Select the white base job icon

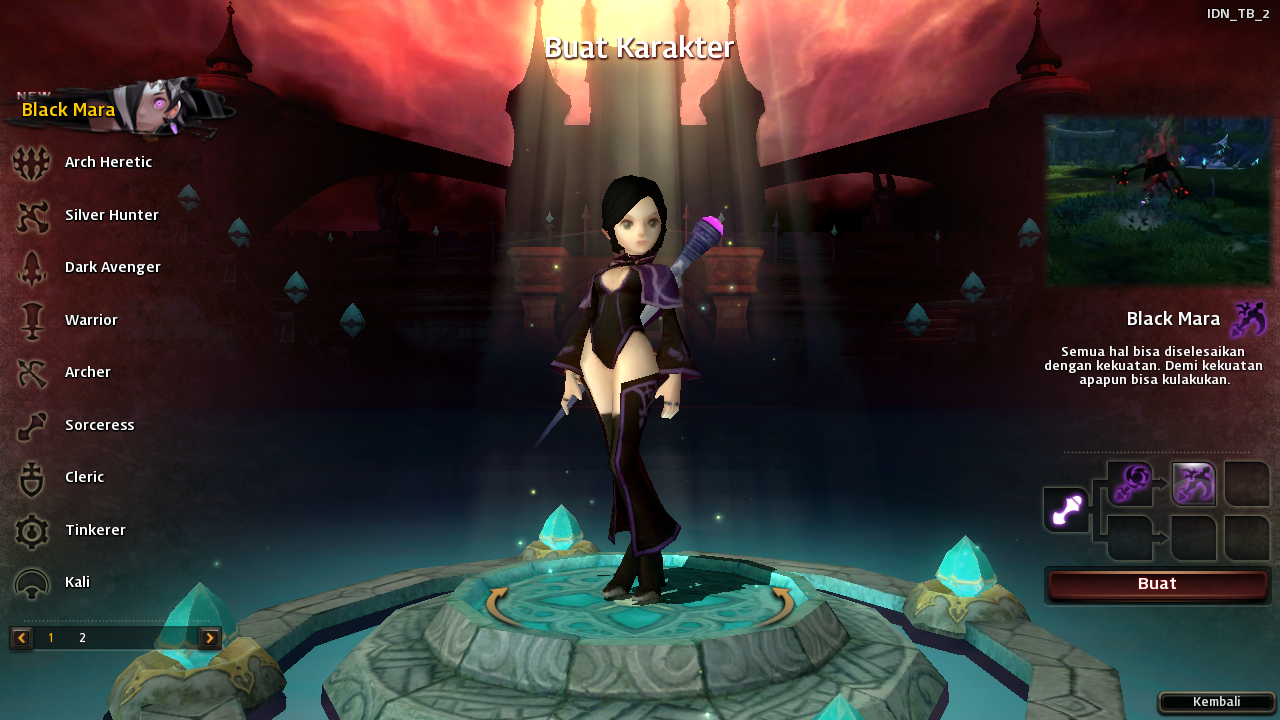1066,510
